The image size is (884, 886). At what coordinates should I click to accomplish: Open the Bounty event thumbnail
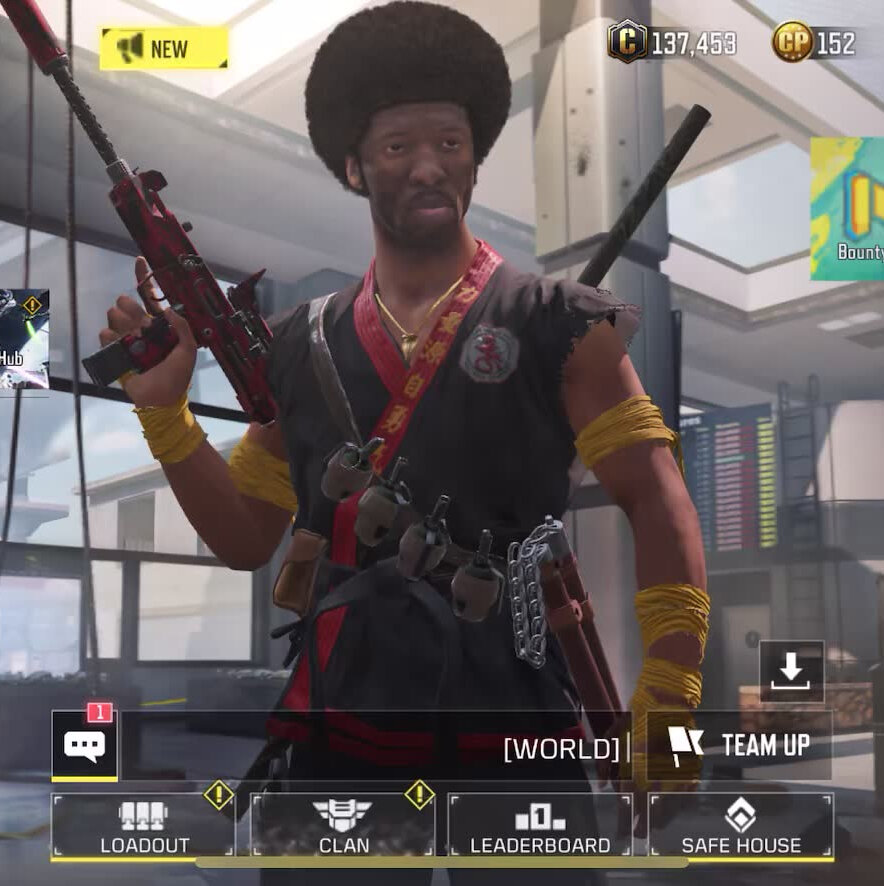pyautogui.click(x=849, y=208)
